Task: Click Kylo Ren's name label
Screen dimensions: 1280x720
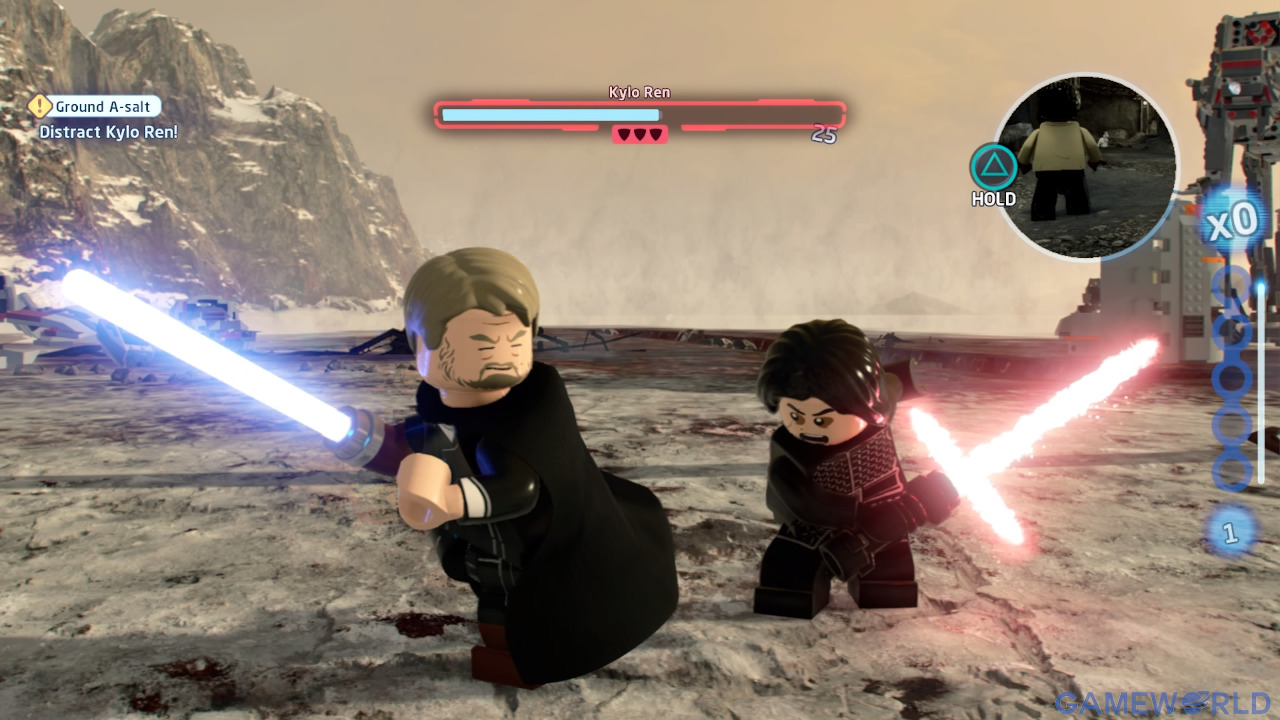Action: tap(638, 92)
